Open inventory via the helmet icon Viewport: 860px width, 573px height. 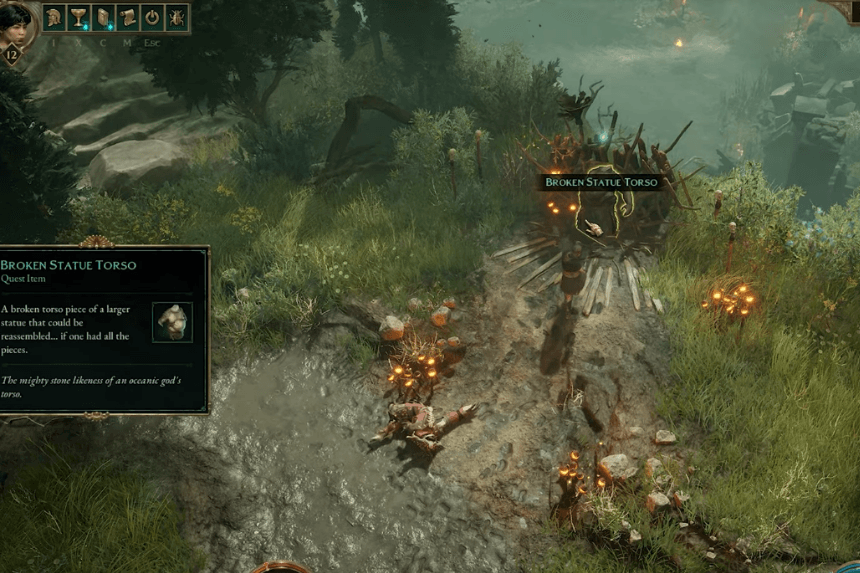click(x=54, y=17)
